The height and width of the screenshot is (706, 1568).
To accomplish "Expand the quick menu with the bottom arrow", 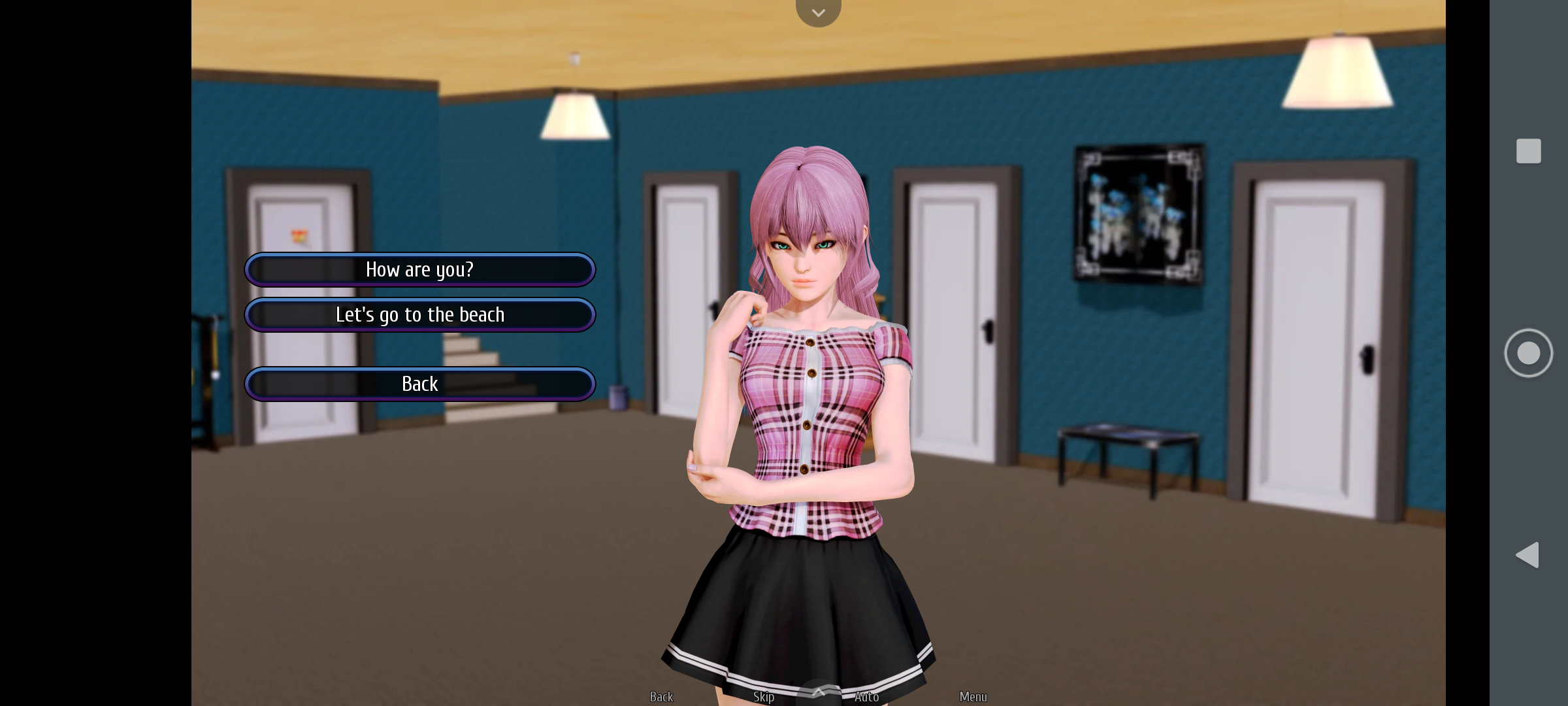I will tap(818, 692).
